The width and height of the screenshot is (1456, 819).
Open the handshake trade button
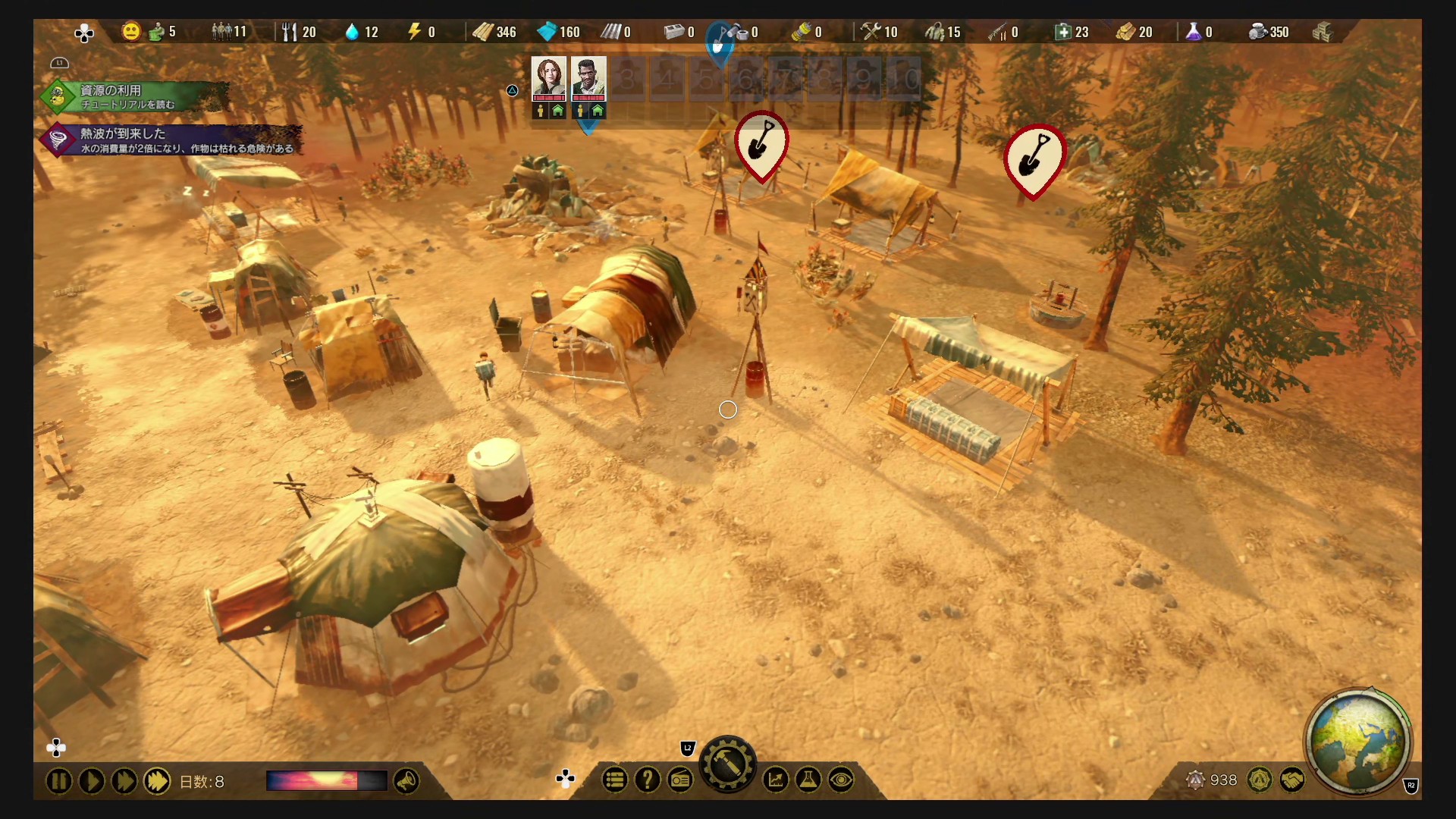[x=1292, y=780]
